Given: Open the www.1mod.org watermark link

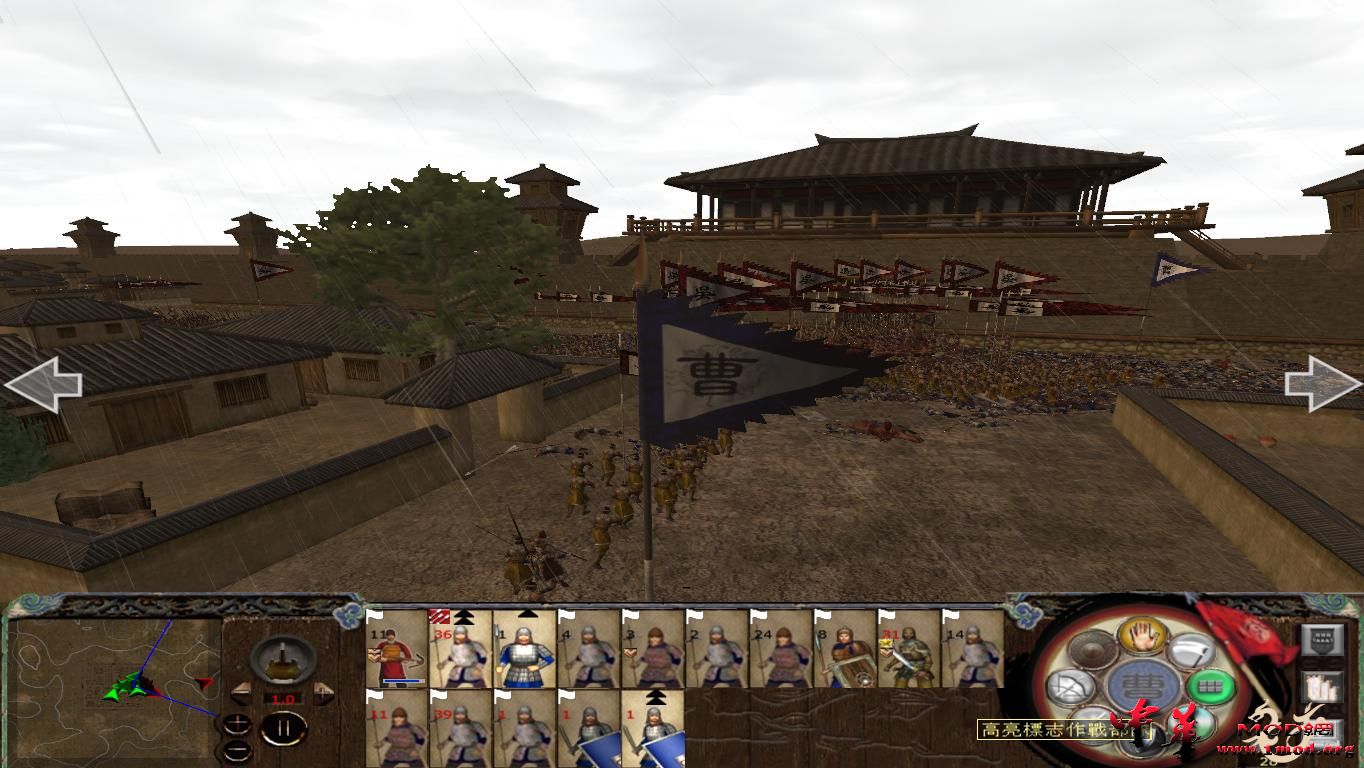Looking at the screenshot, I should point(1285,750).
